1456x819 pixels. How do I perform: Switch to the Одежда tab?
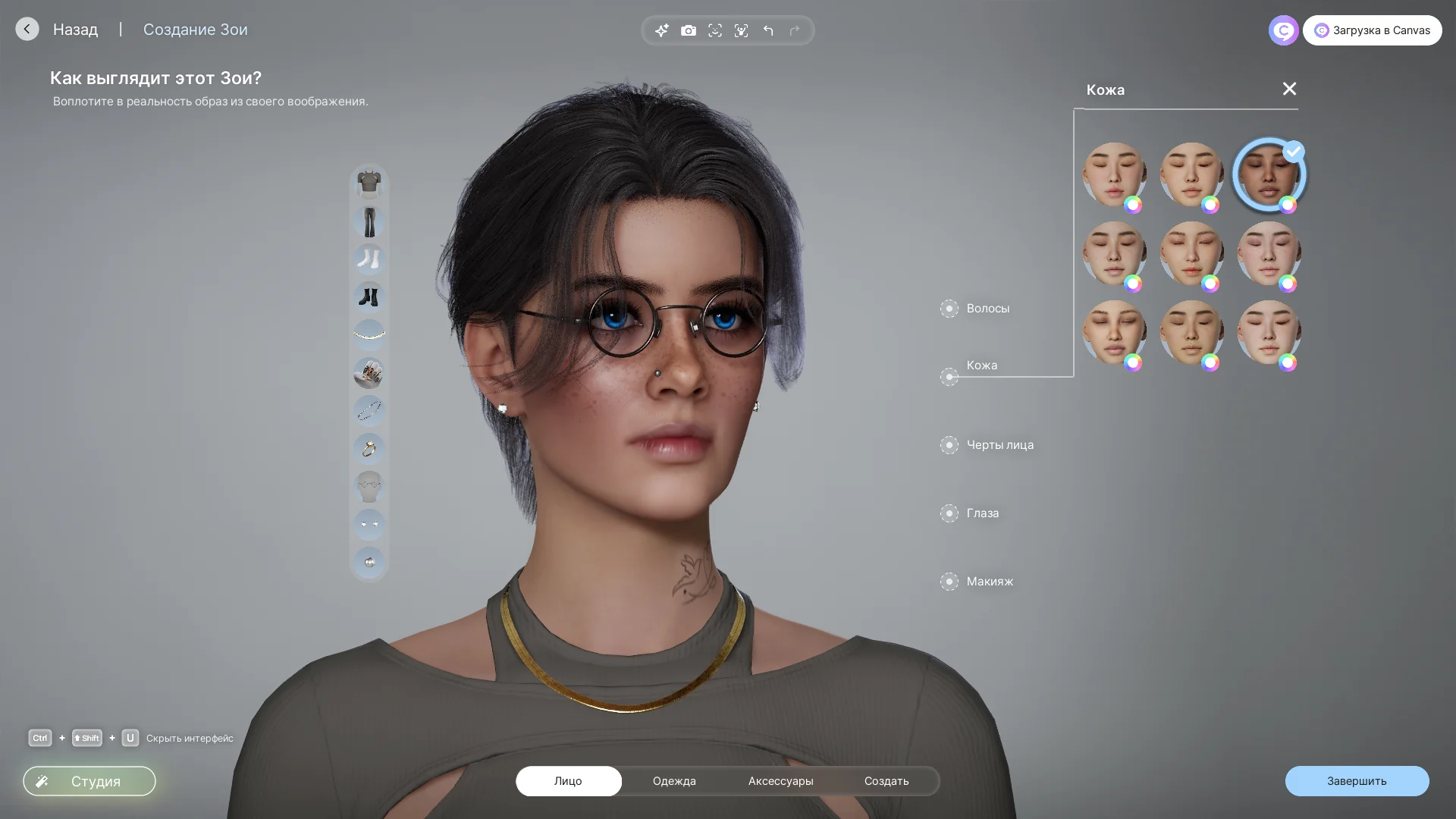coord(674,781)
